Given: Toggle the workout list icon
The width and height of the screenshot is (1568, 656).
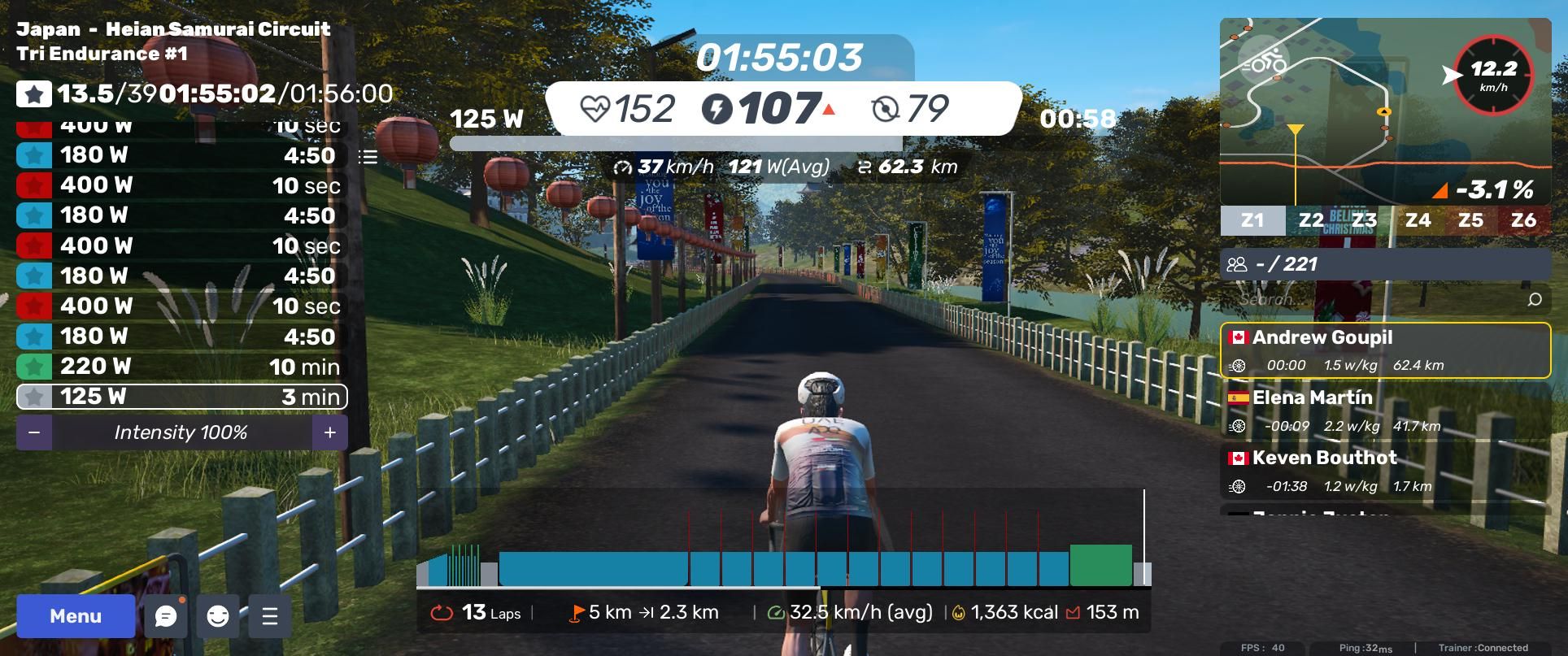Looking at the screenshot, I should tap(368, 157).
